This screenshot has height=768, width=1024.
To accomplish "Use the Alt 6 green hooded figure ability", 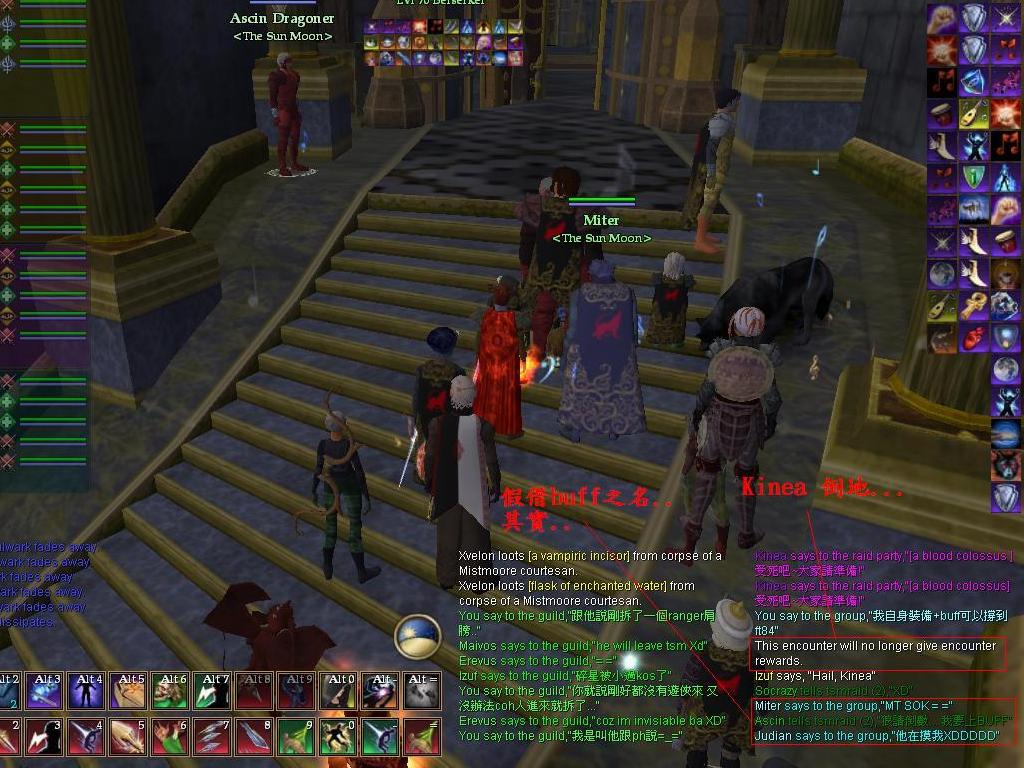I will 169,691.
